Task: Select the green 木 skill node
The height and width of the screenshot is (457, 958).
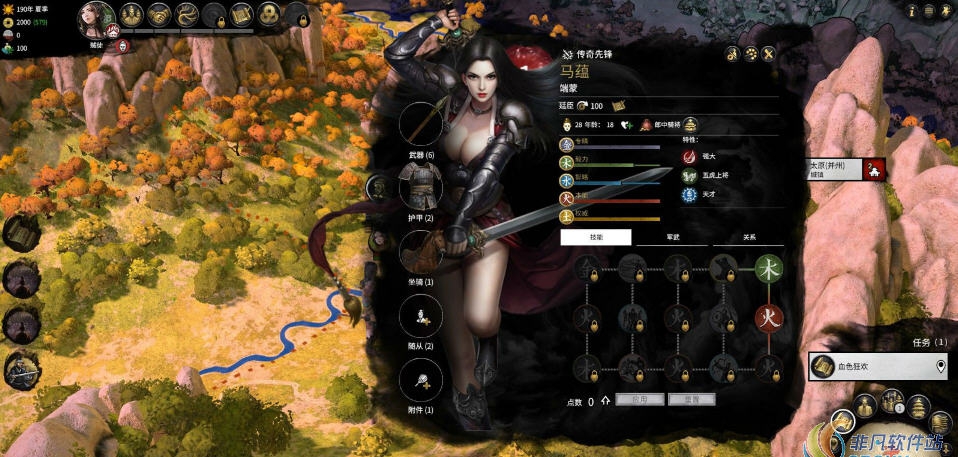Action: click(x=768, y=268)
